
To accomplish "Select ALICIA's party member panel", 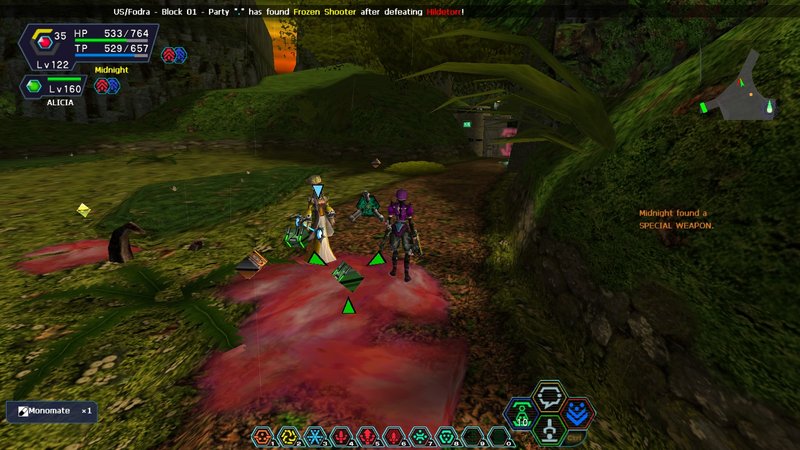I will pyautogui.click(x=51, y=88).
